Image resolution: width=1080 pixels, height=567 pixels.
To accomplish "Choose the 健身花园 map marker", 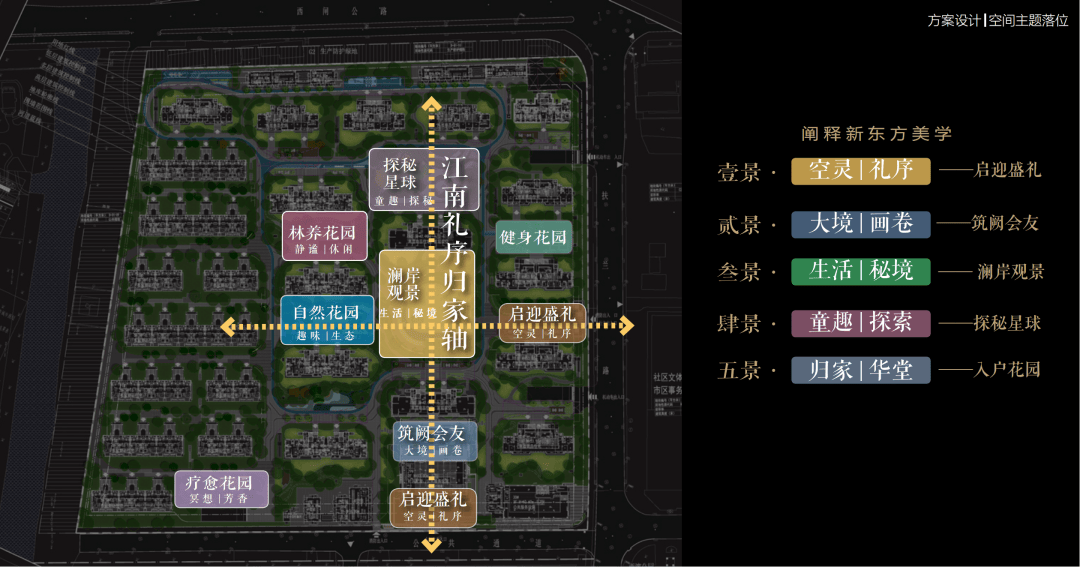I will point(534,237).
